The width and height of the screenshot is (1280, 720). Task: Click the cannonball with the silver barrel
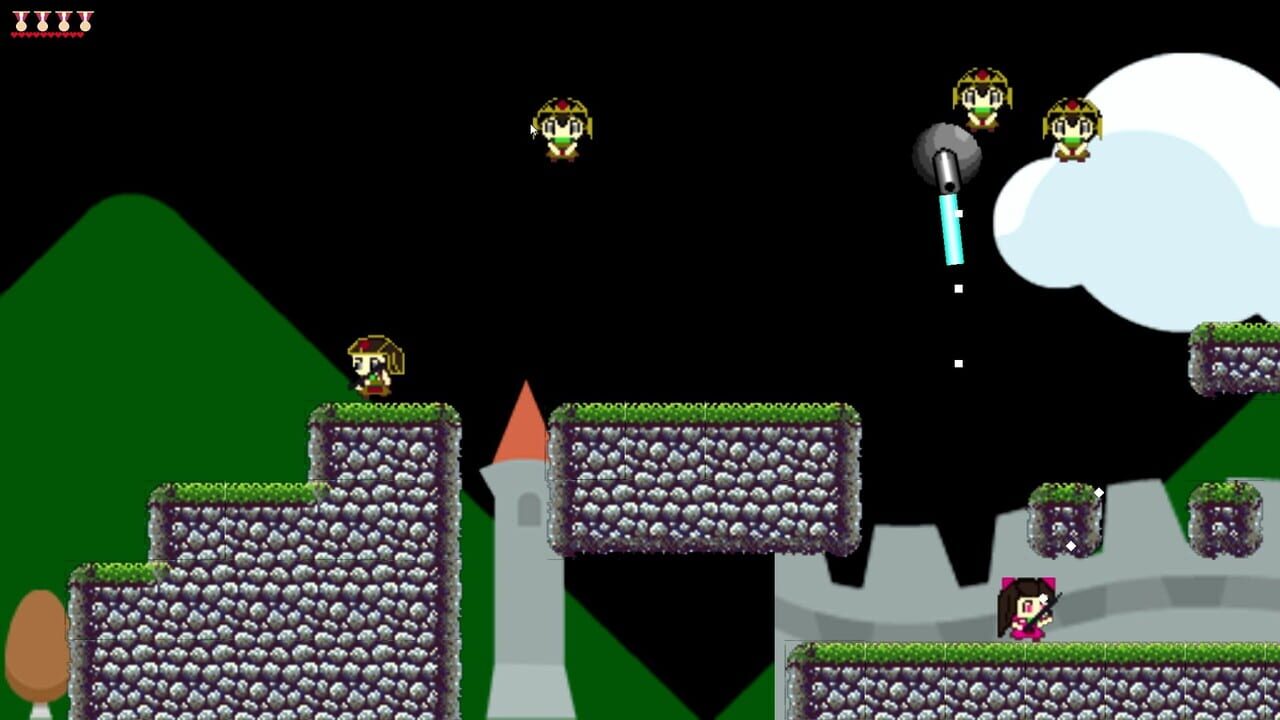(945, 158)
